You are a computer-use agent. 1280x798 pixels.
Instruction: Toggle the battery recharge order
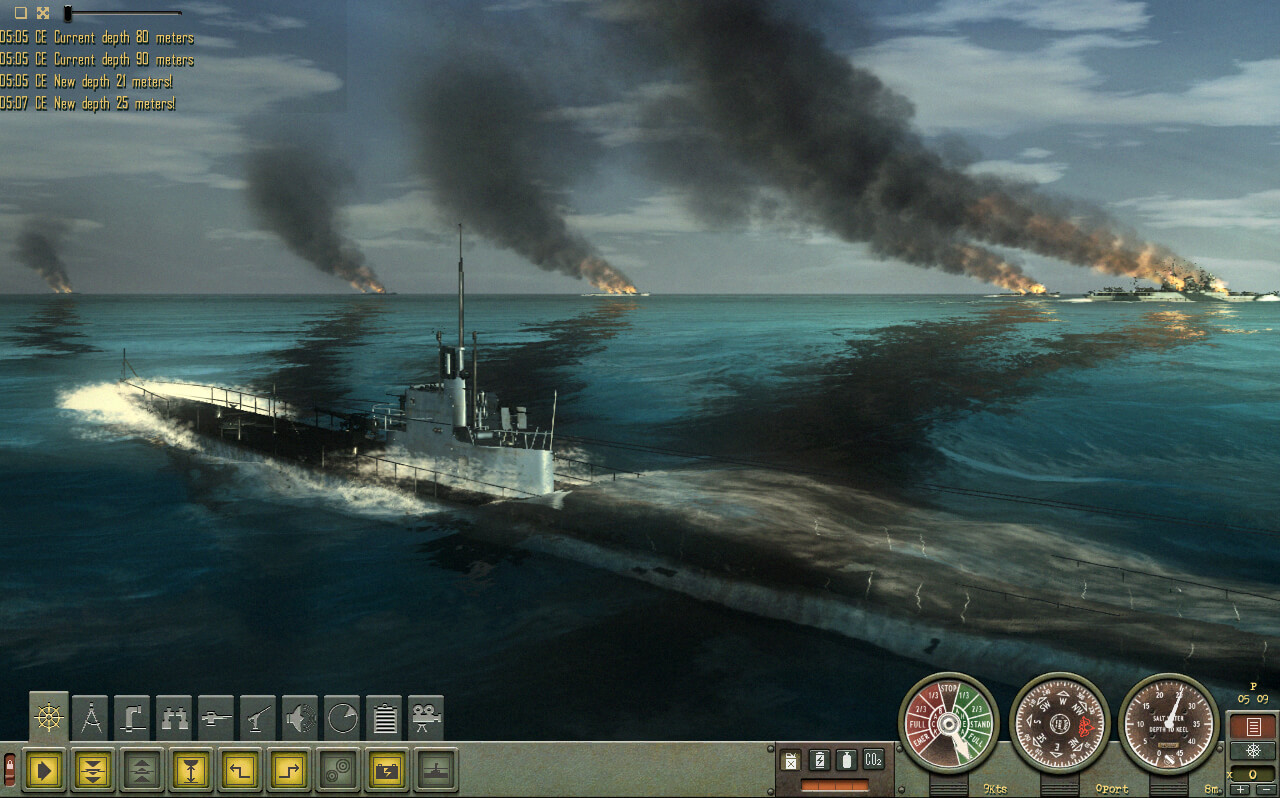click(x=385, y=769)
